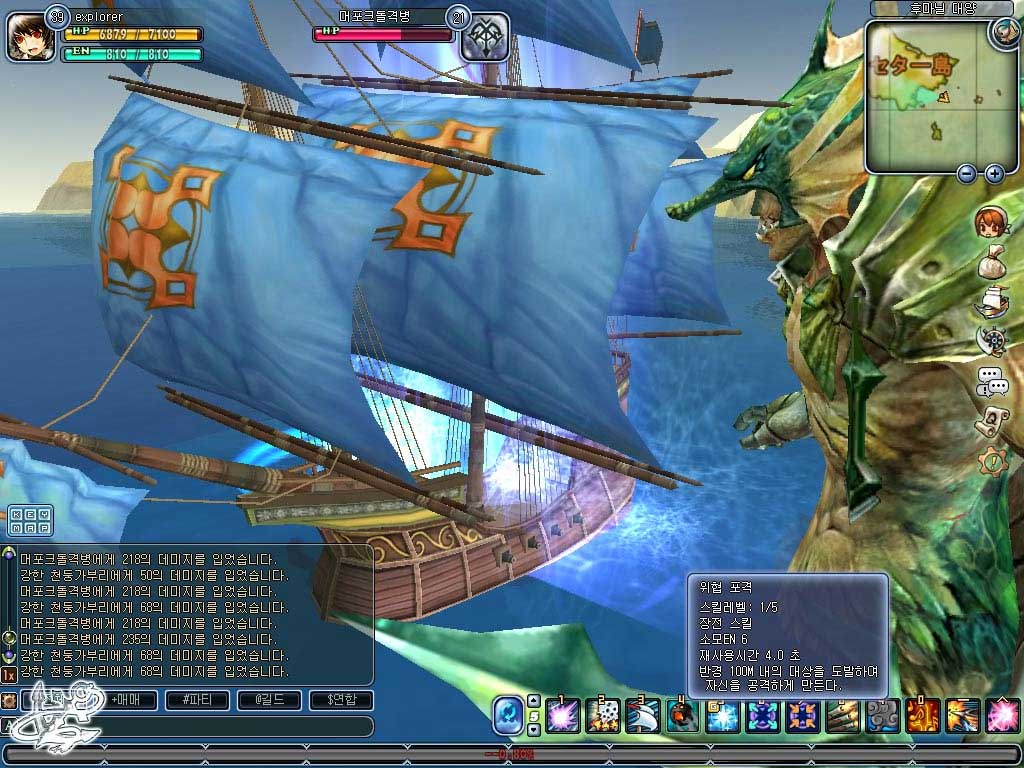This screenshot has width=1024, height=768.
Task: Open the character portrait menu icon
Action: coord(991,222)
